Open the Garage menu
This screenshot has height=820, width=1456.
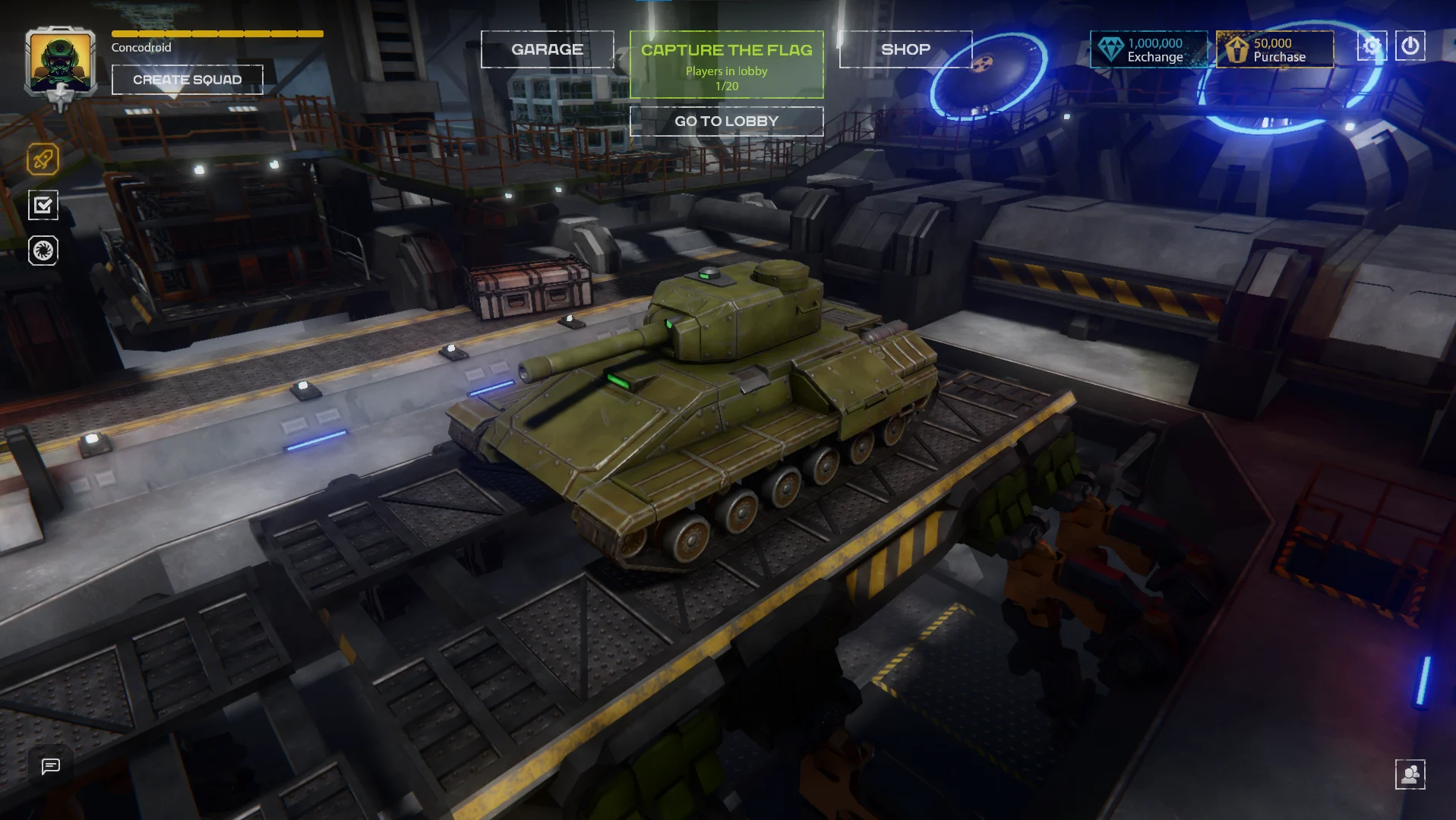click(x=547, y=49)
